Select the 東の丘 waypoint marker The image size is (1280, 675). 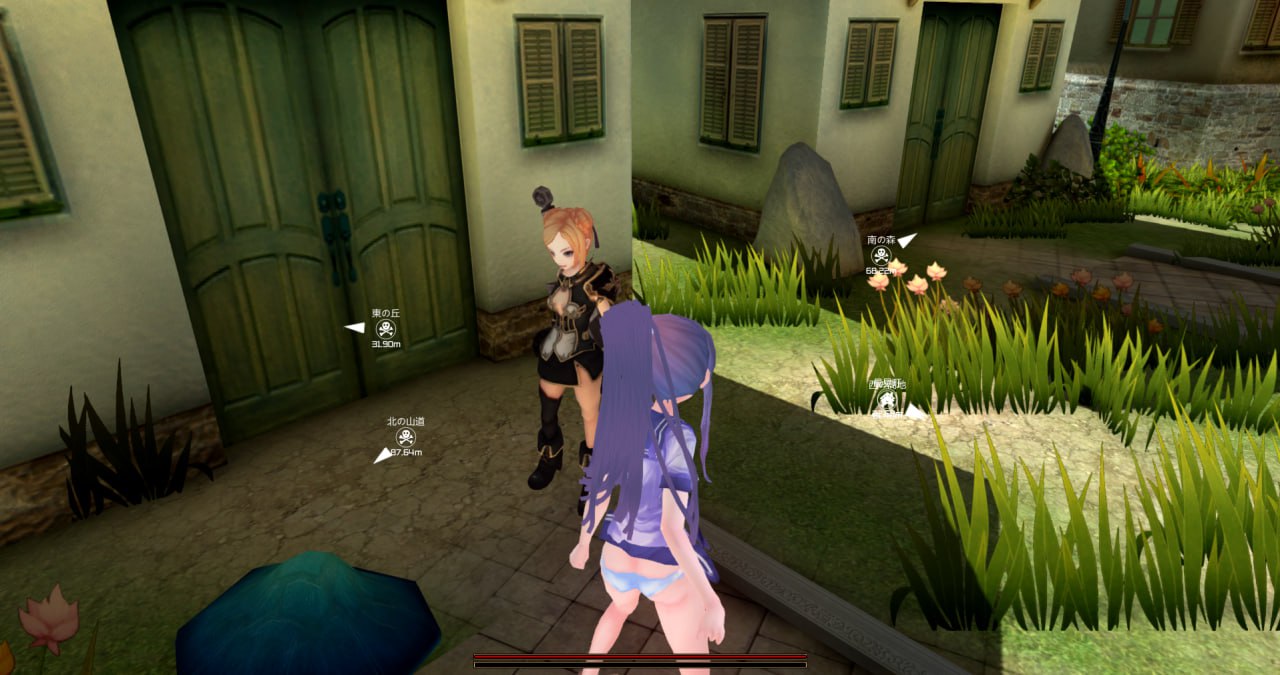(385, 329)
